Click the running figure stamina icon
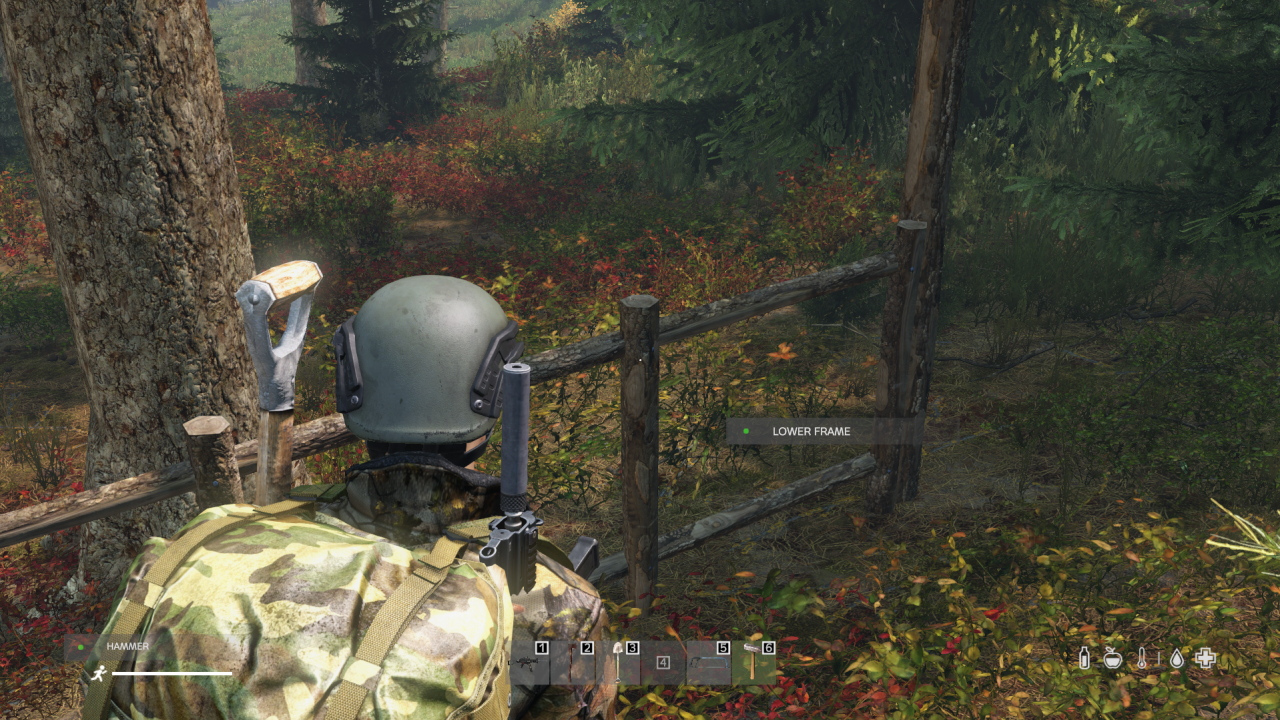This screenshot has width=1280, height=720. [97, 672]
